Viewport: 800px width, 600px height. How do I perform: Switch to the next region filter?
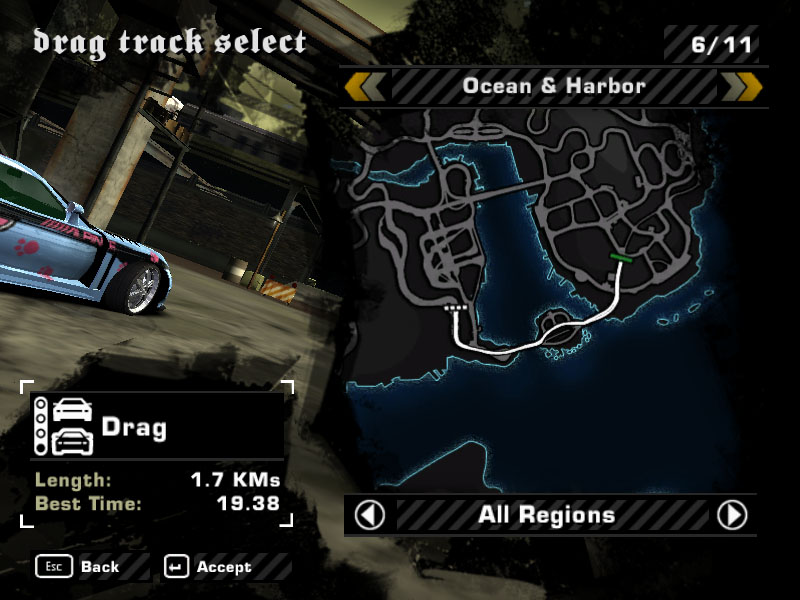(x=732, y=516)
